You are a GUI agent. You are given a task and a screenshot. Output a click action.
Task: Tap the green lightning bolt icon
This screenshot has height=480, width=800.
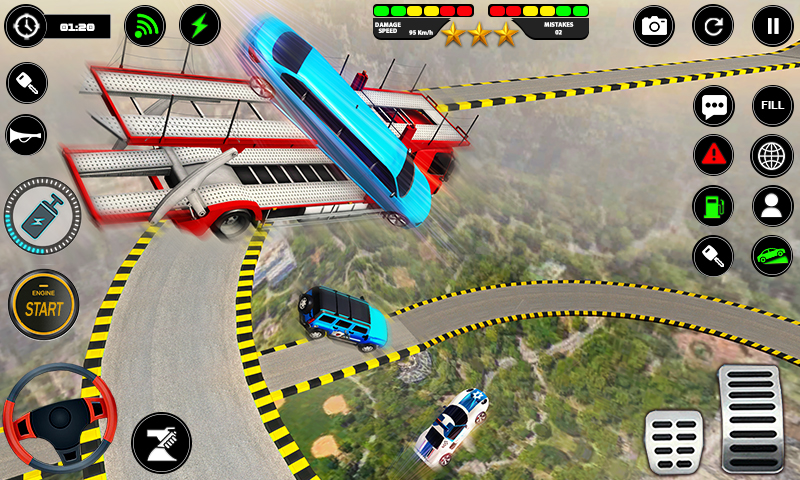[x=200, y=26]
